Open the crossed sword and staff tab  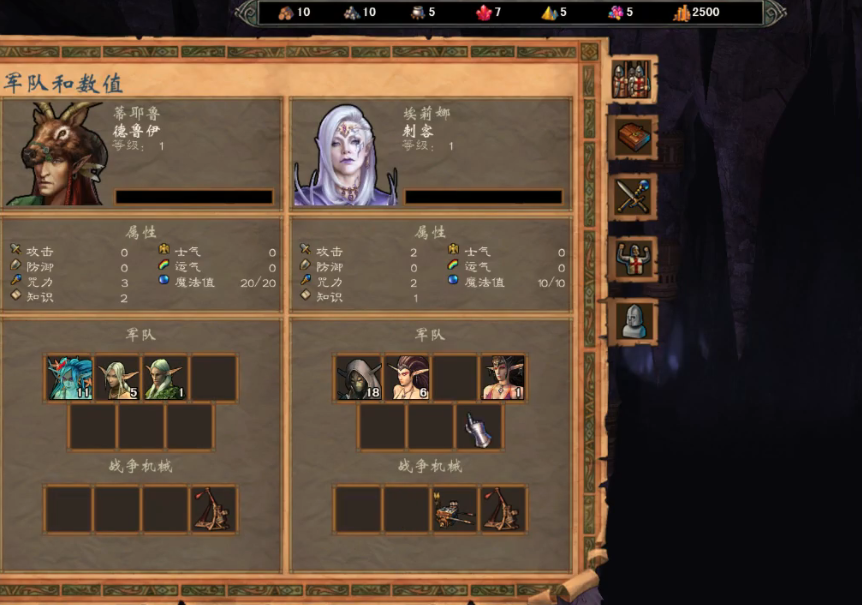click(632, 198)
